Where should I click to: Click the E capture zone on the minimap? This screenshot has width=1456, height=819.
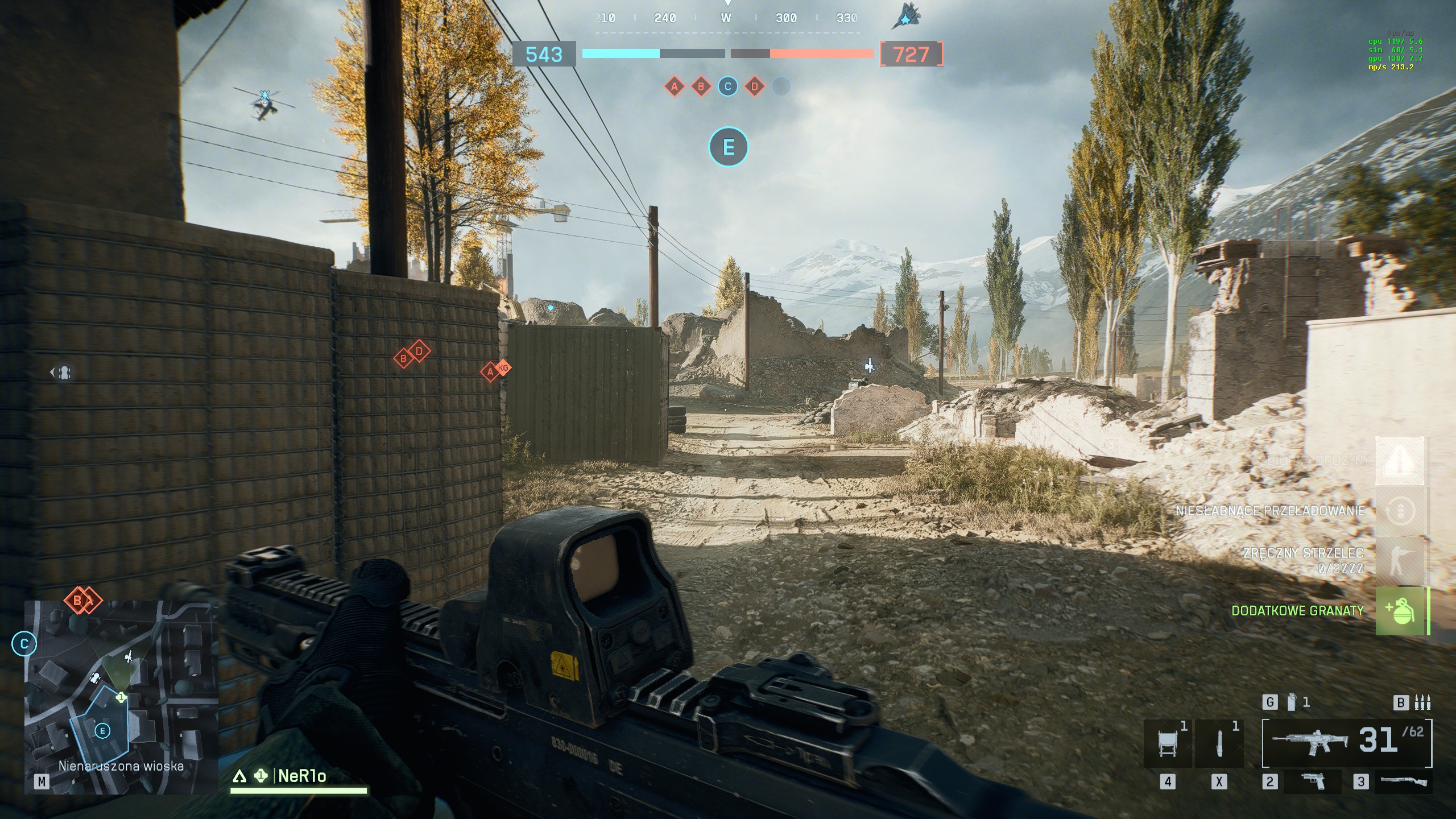pos(102,731)
